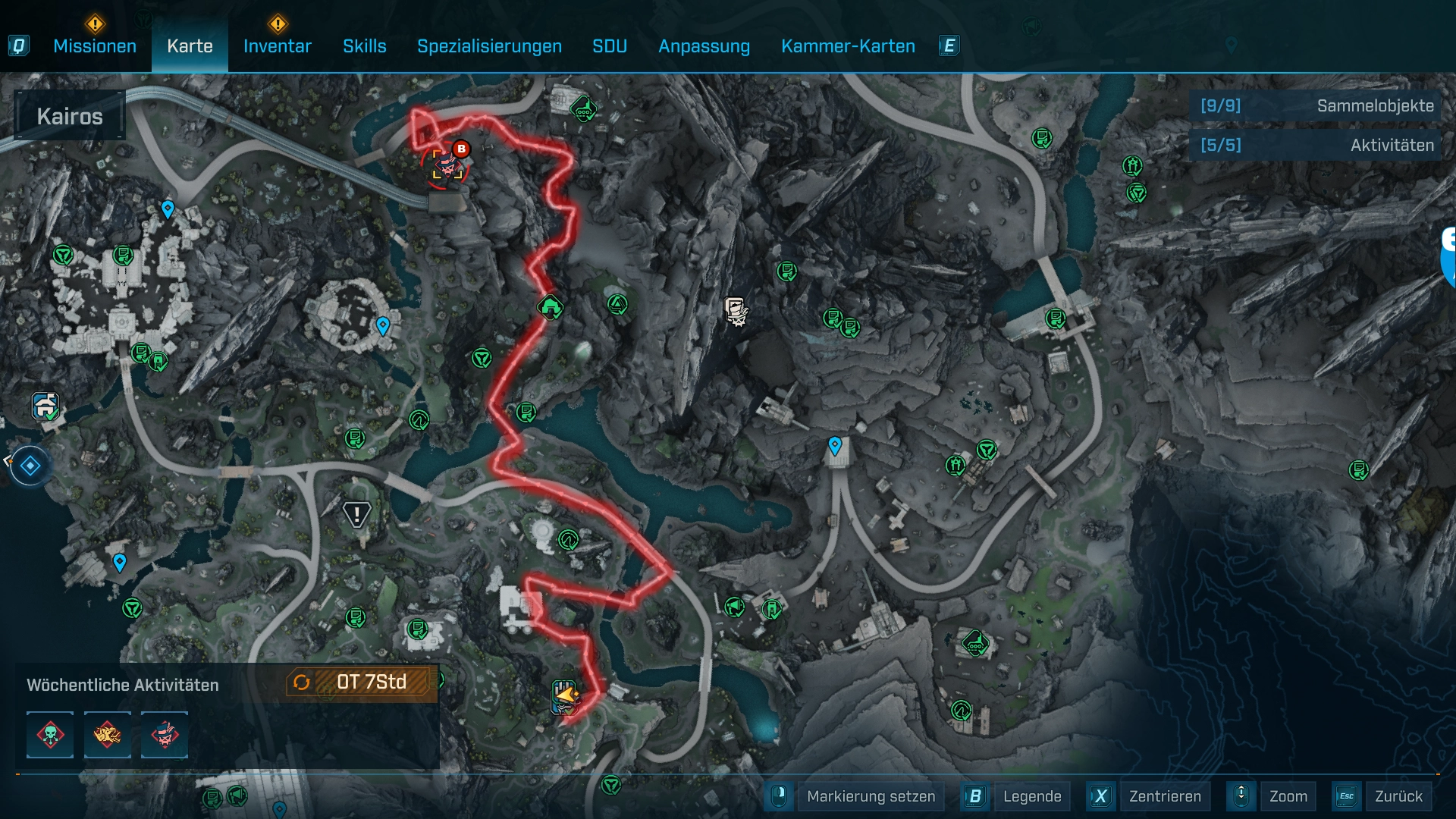Click the Zurück back button
Screen dimensions: 1456x819
tap(1398, 796)
